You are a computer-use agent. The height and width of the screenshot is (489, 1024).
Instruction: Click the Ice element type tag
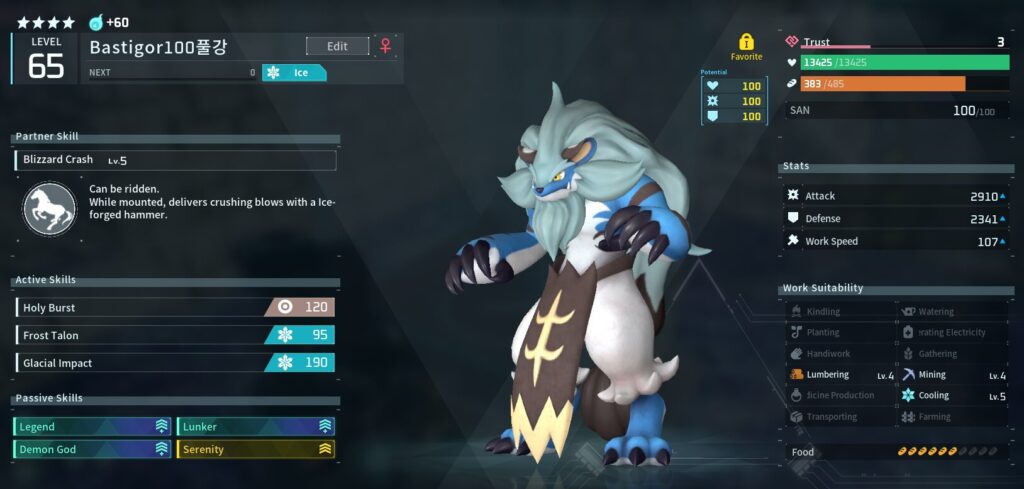[294, 73]
